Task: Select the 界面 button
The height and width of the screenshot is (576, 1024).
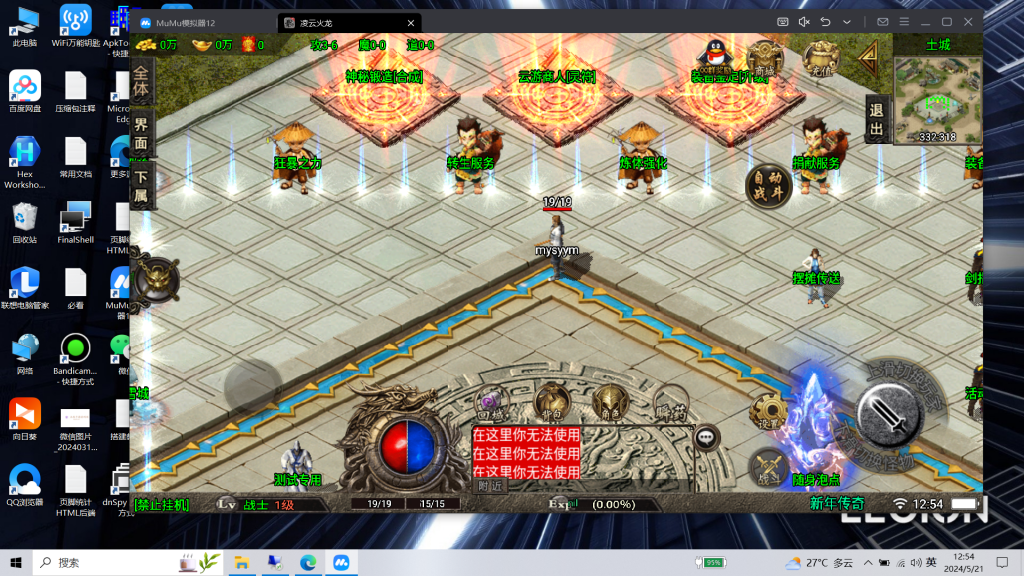Action: tap(141, 134)
